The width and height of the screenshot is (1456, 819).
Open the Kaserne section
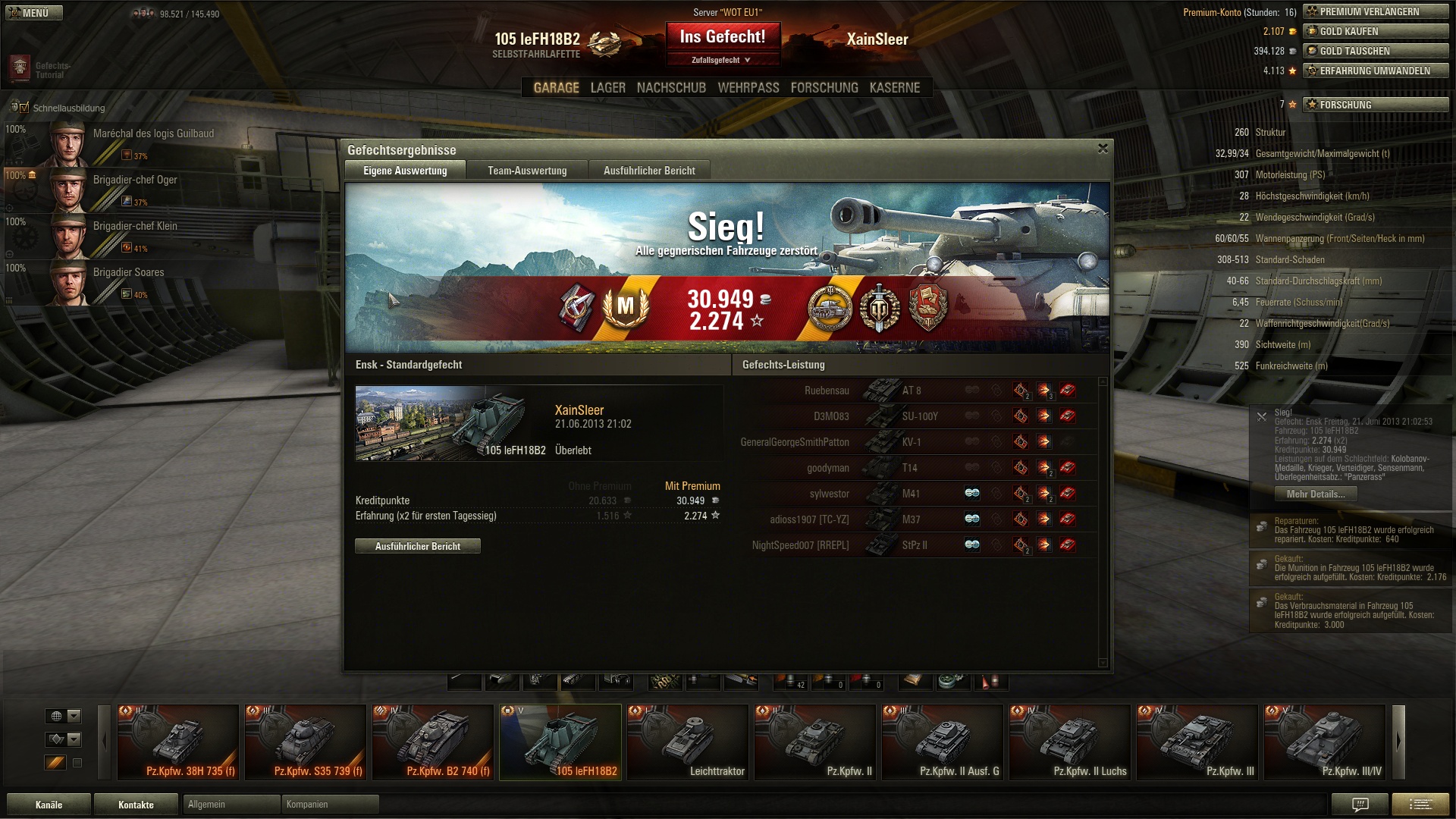point(894,88)
